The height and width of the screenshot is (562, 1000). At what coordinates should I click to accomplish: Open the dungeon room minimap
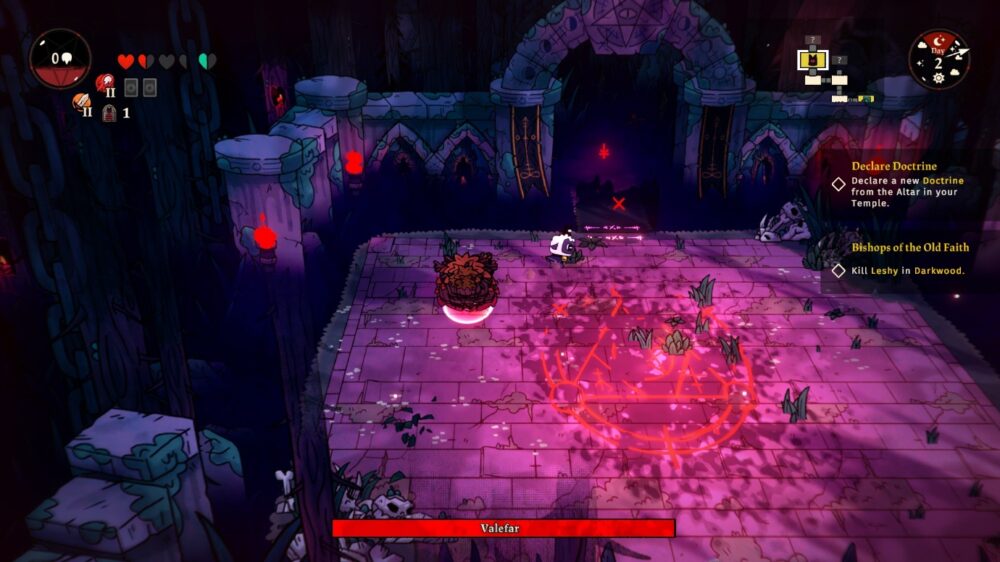[x=832, y=72]
